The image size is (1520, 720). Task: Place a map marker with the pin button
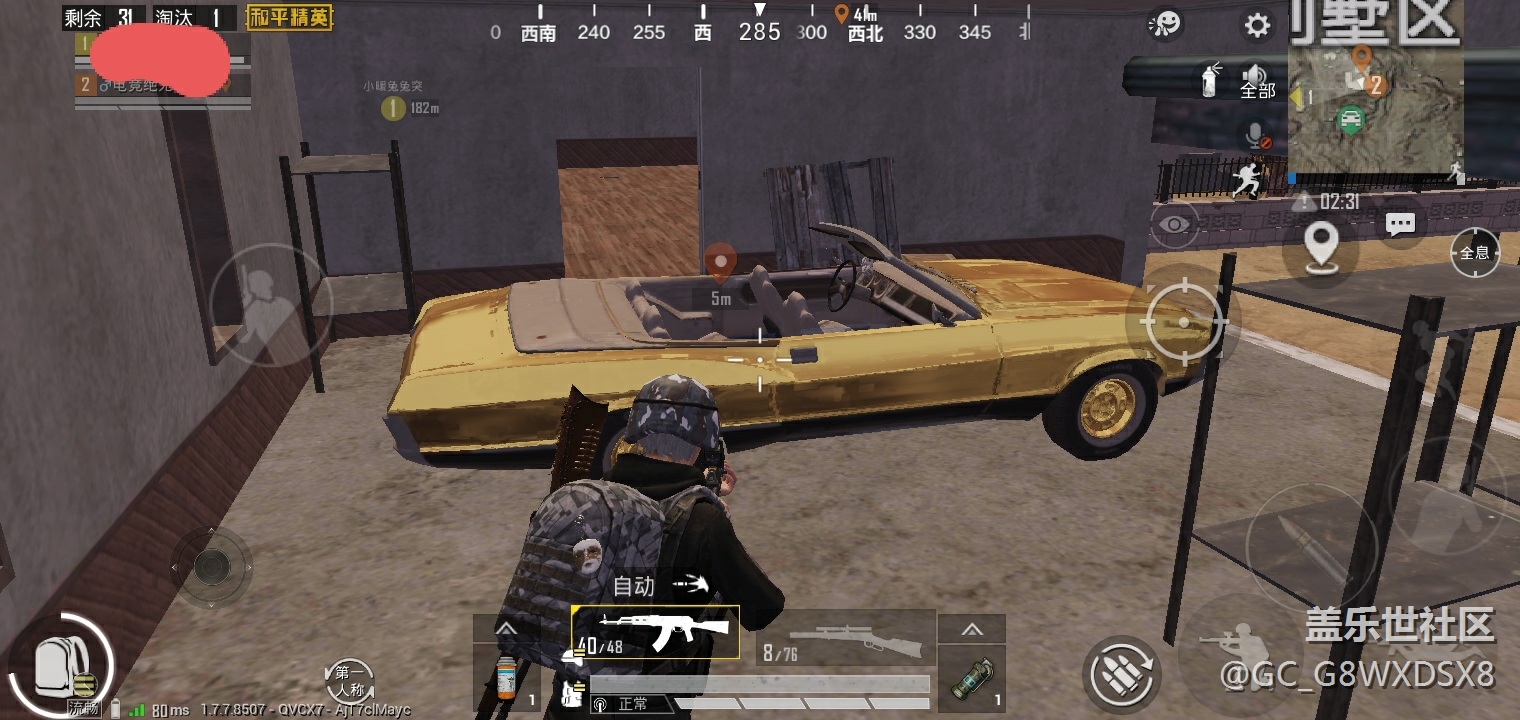tap(1322, 243)
